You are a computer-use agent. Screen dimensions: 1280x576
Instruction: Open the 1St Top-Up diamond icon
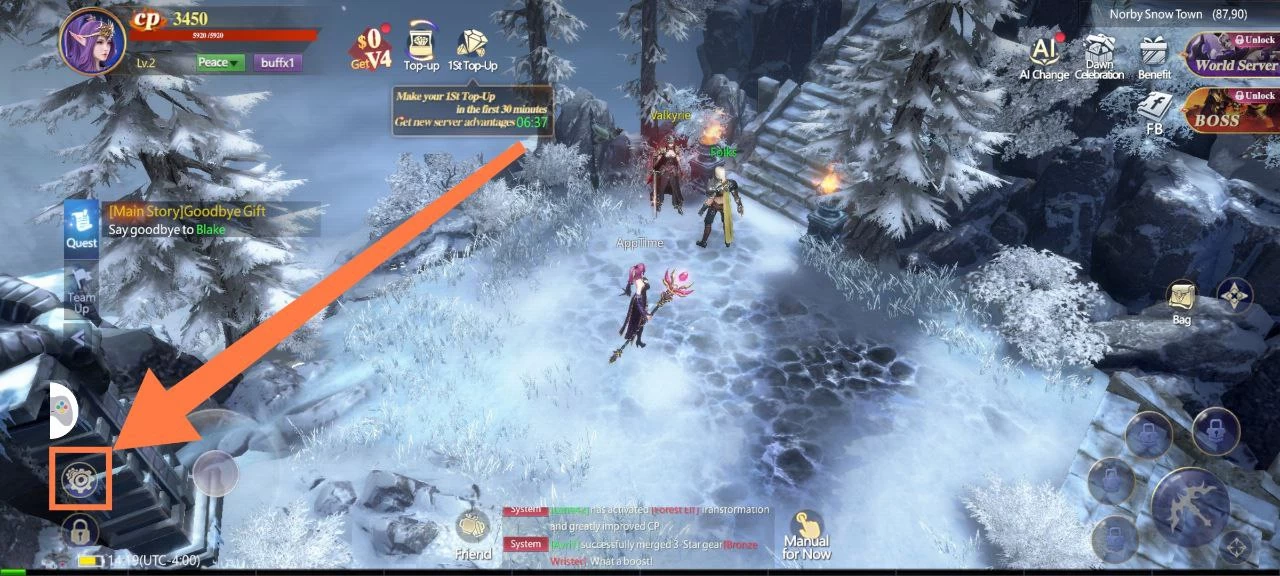pos(471,47)
